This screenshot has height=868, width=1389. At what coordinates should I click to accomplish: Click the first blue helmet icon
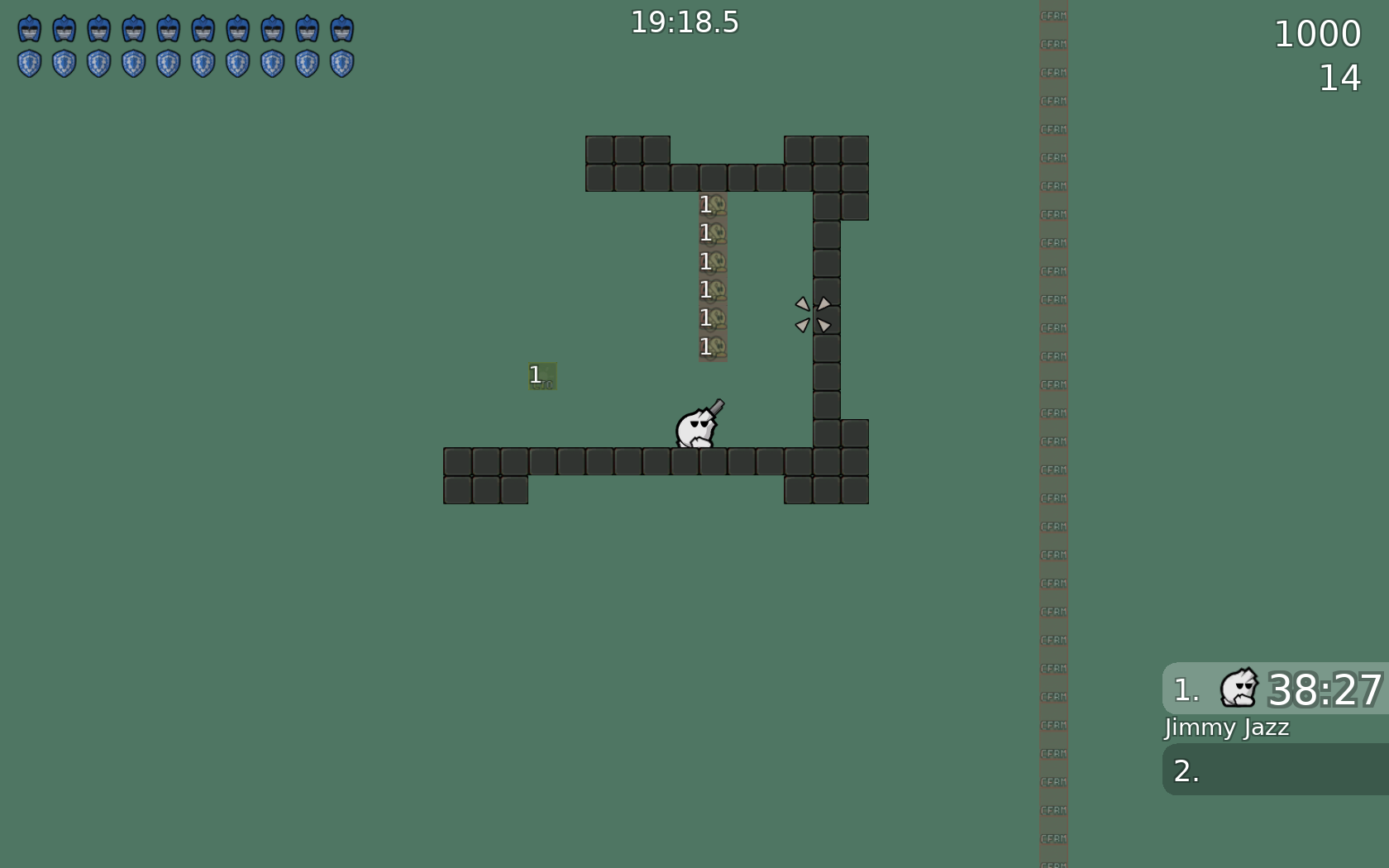[30, 27]
